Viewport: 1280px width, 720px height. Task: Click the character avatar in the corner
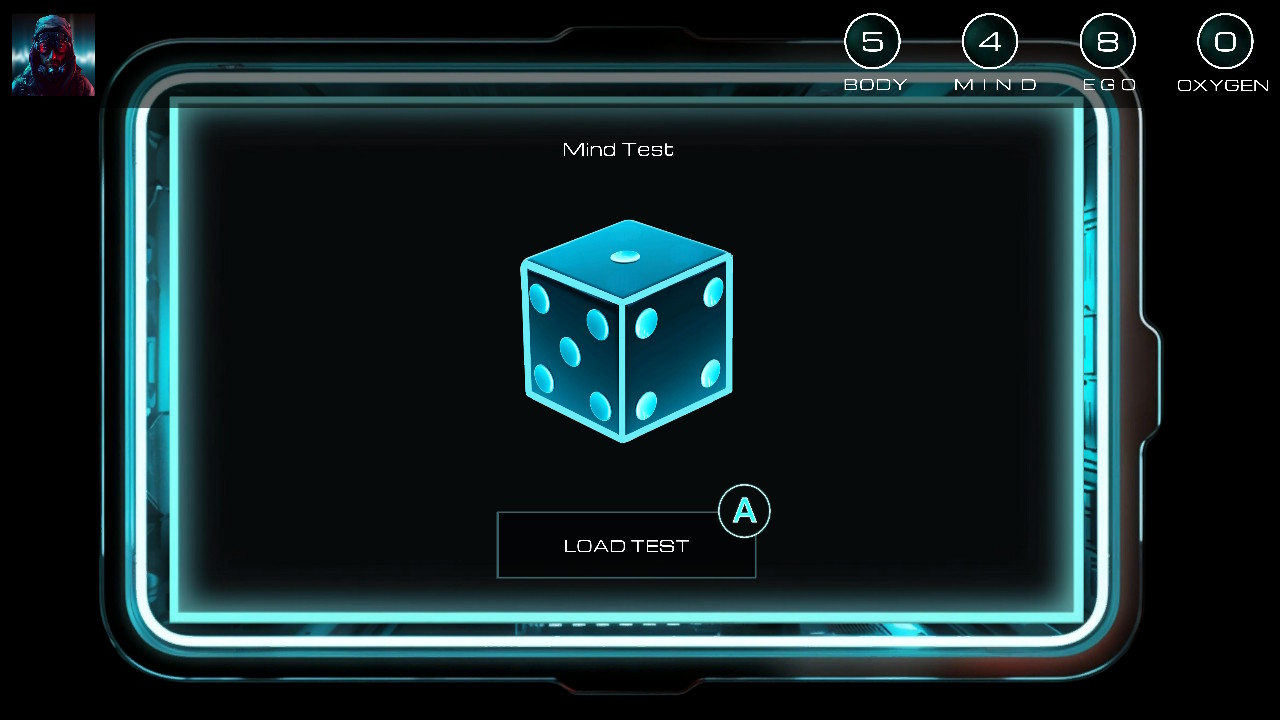tap(53, 53)
